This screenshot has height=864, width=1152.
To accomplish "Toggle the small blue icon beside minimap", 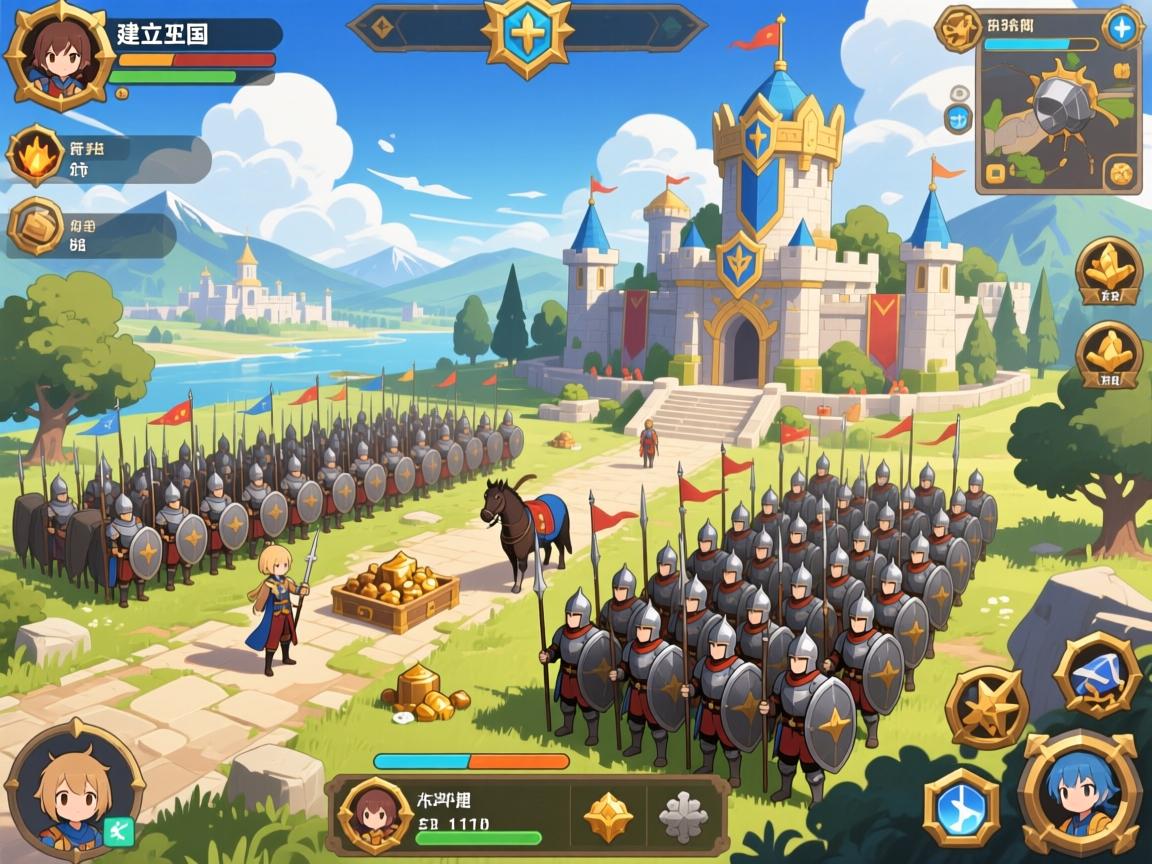I will pos(957,119).
